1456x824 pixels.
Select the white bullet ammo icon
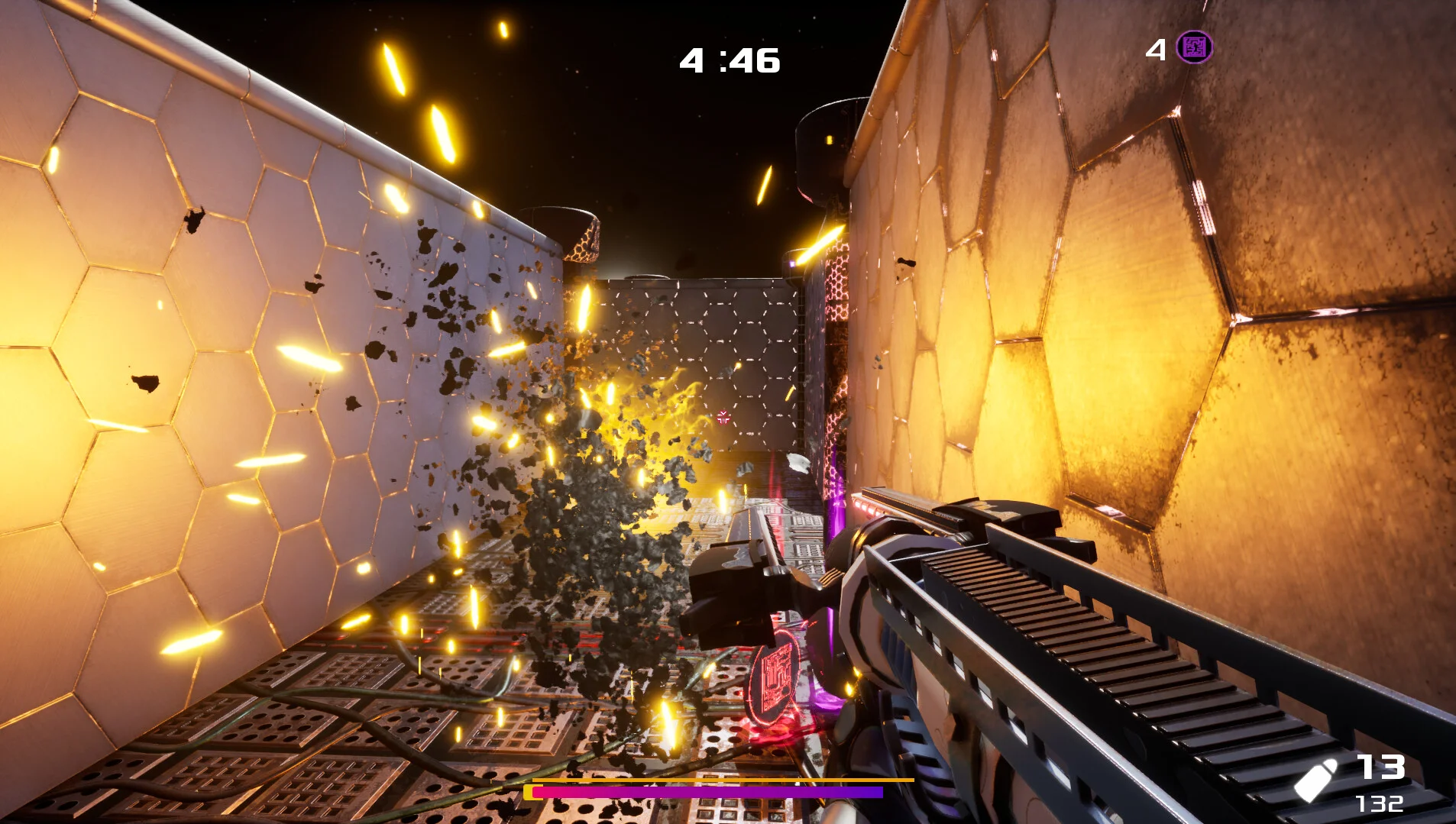1315,780
